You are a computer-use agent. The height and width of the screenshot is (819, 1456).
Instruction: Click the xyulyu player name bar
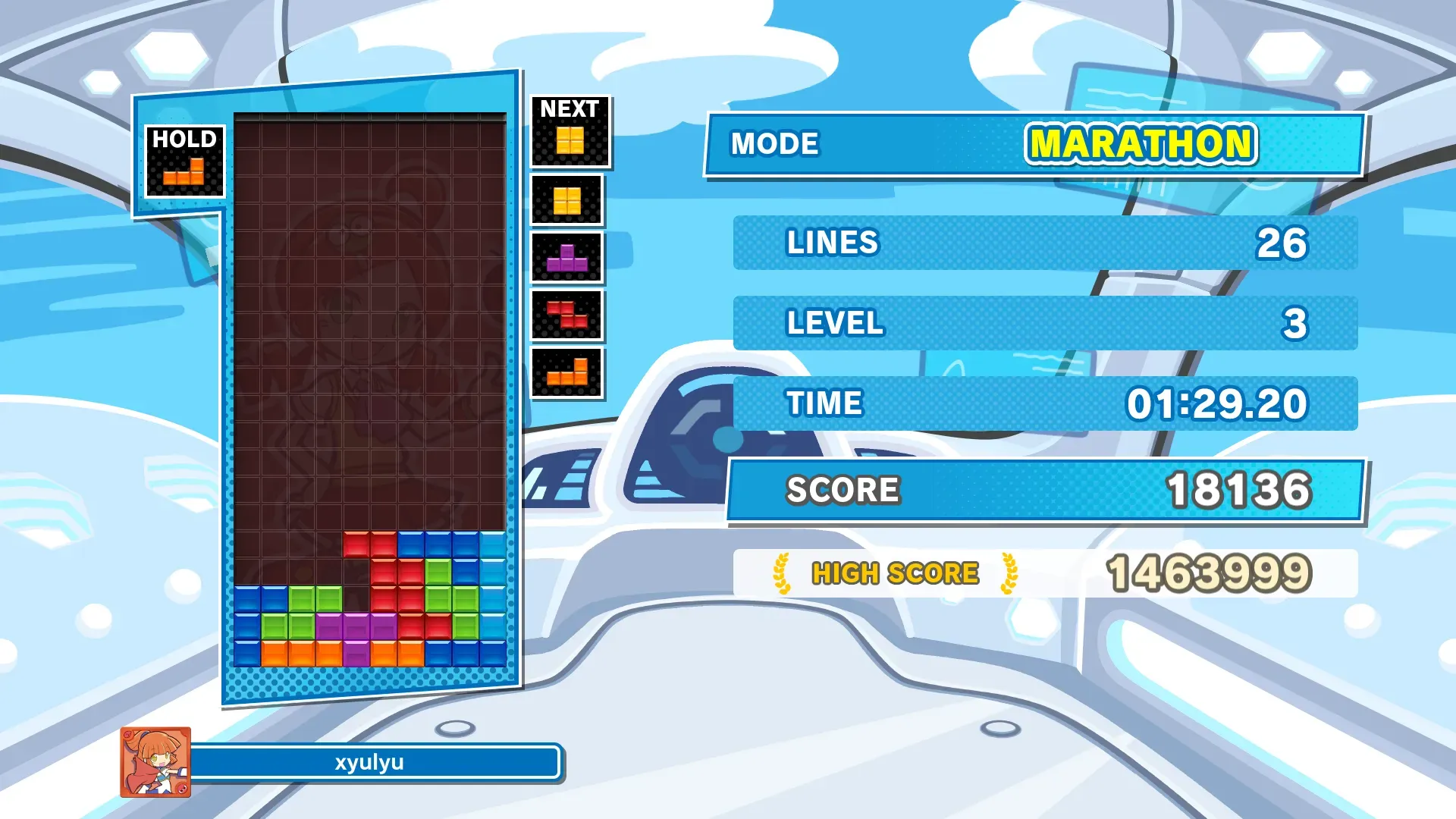click(370, 762)
